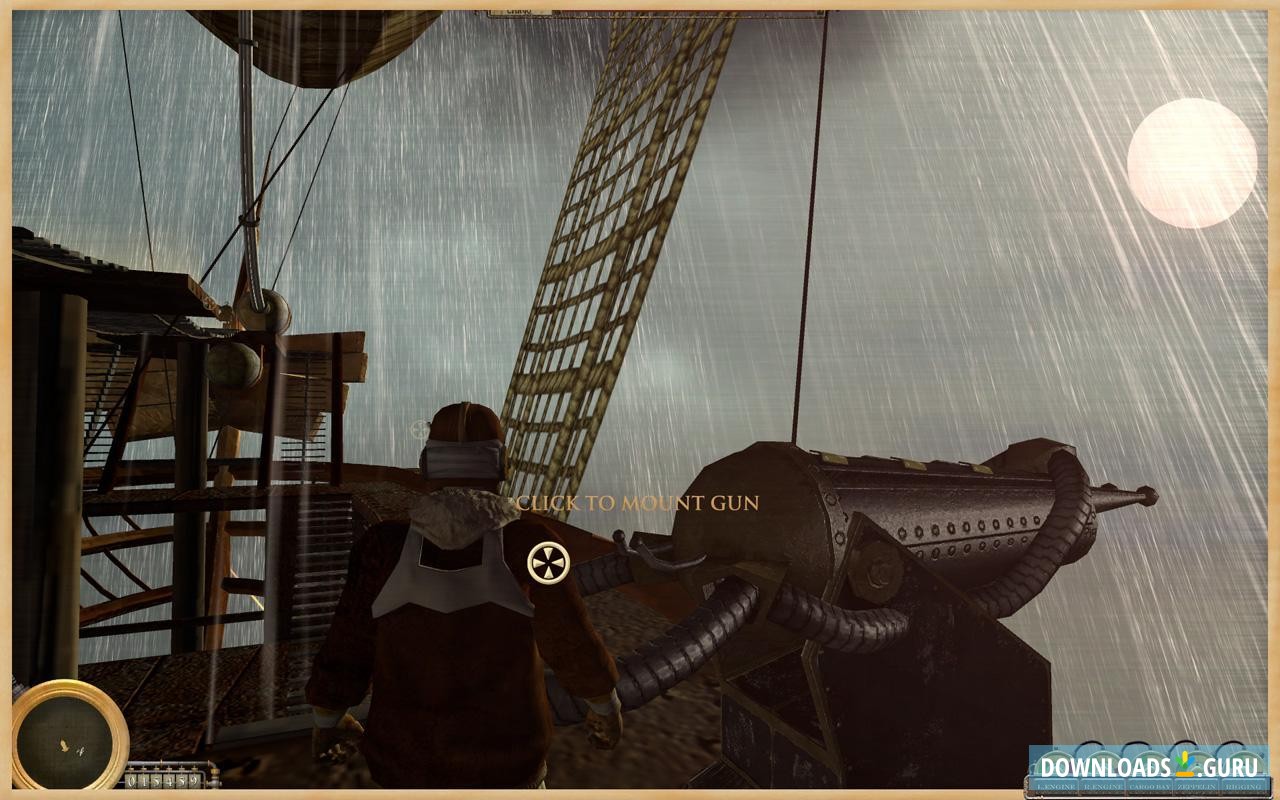The width and height of the screenshot is (1280, 800).
Task: Select the CARGO BAY tab
Action: [1150, 786]
